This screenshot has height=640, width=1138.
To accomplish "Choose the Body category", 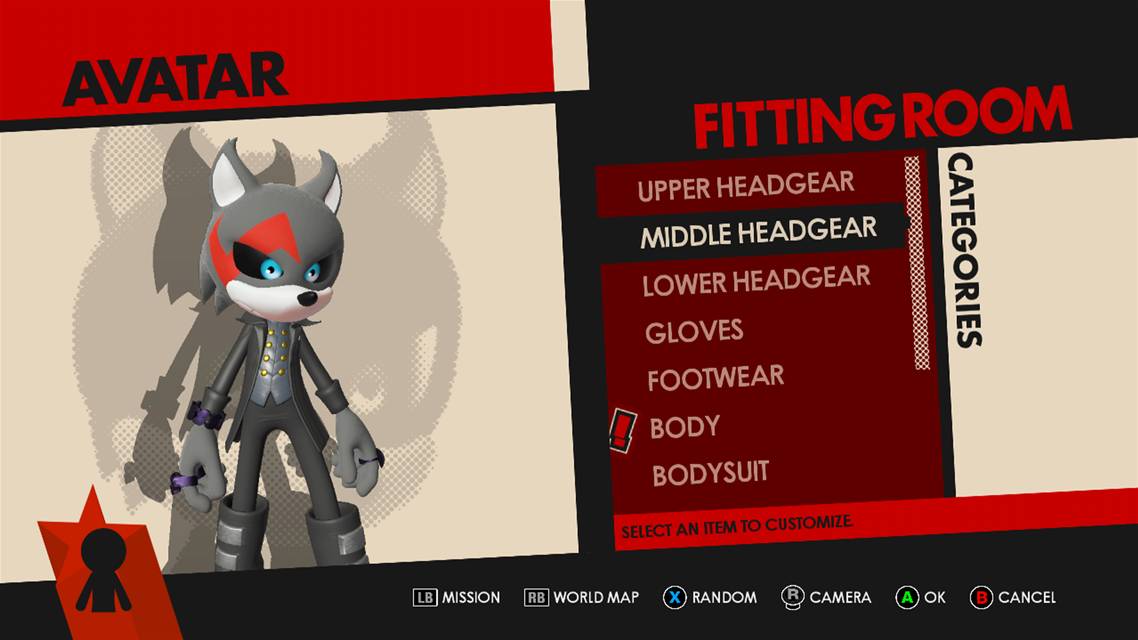I will (x=685, y=427).
